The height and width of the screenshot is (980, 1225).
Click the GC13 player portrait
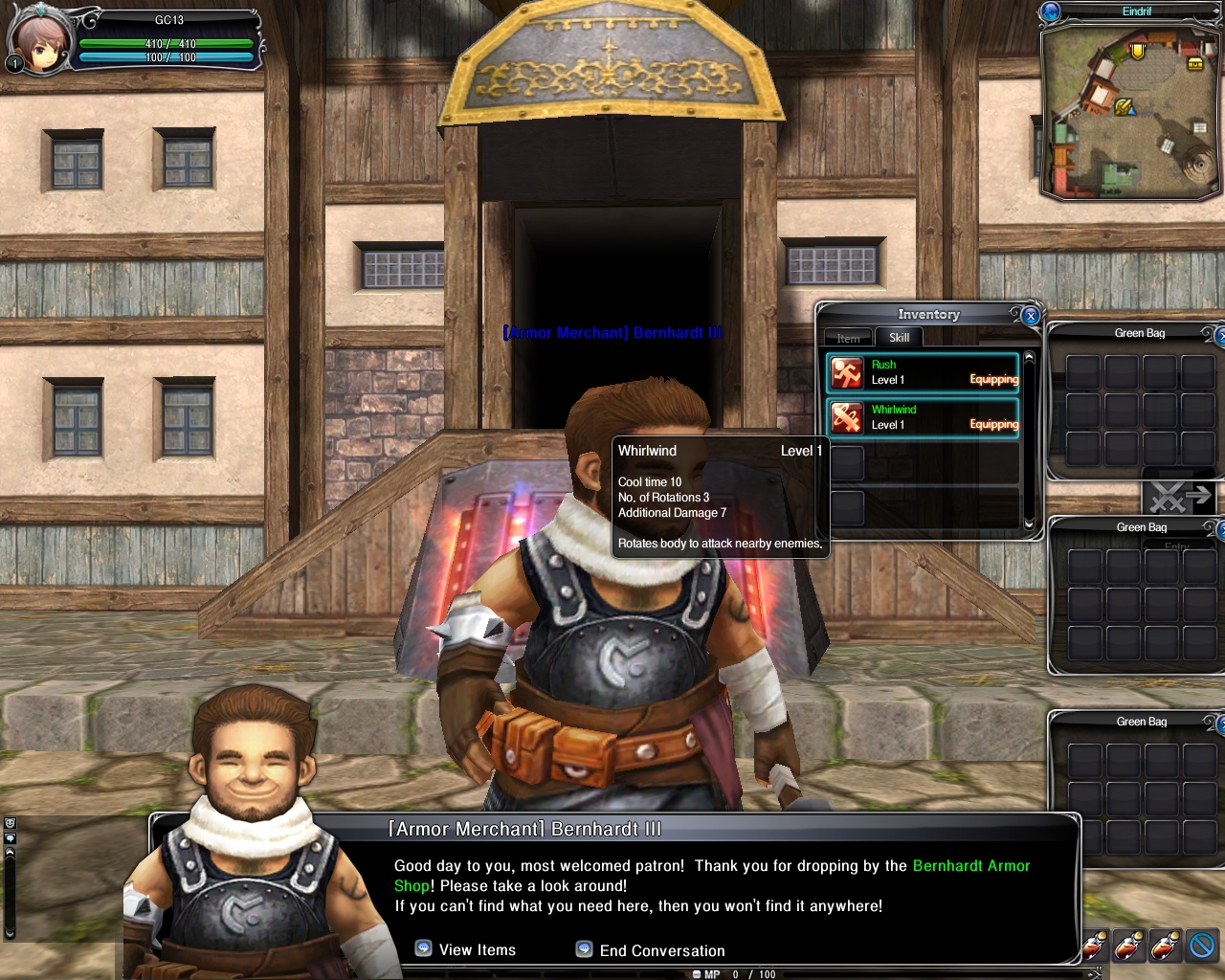point(39,40)
